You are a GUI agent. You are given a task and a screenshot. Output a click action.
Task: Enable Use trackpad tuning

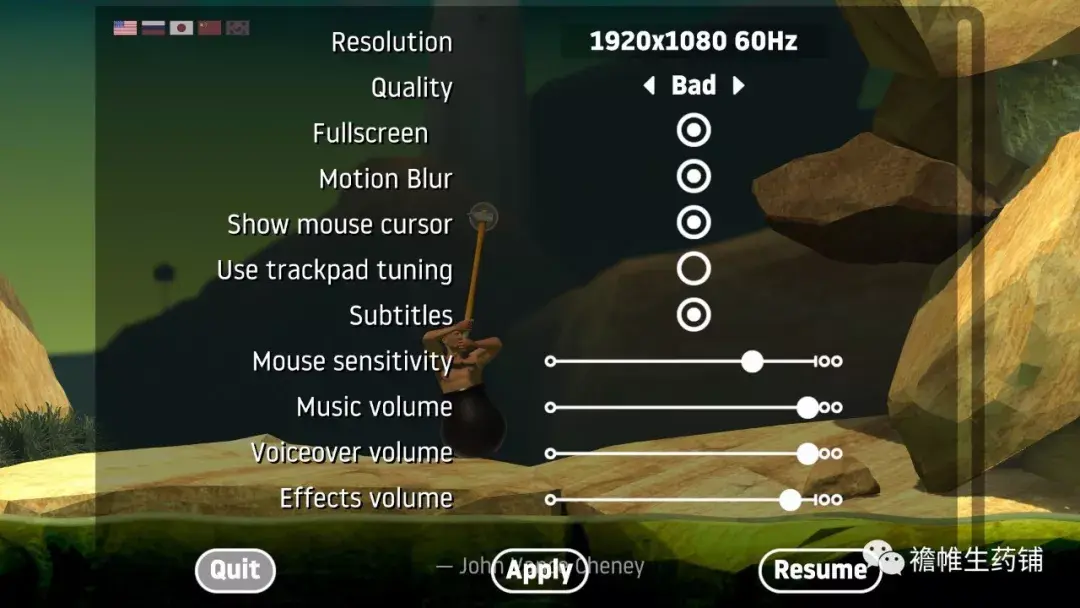(x=693, y=269)
